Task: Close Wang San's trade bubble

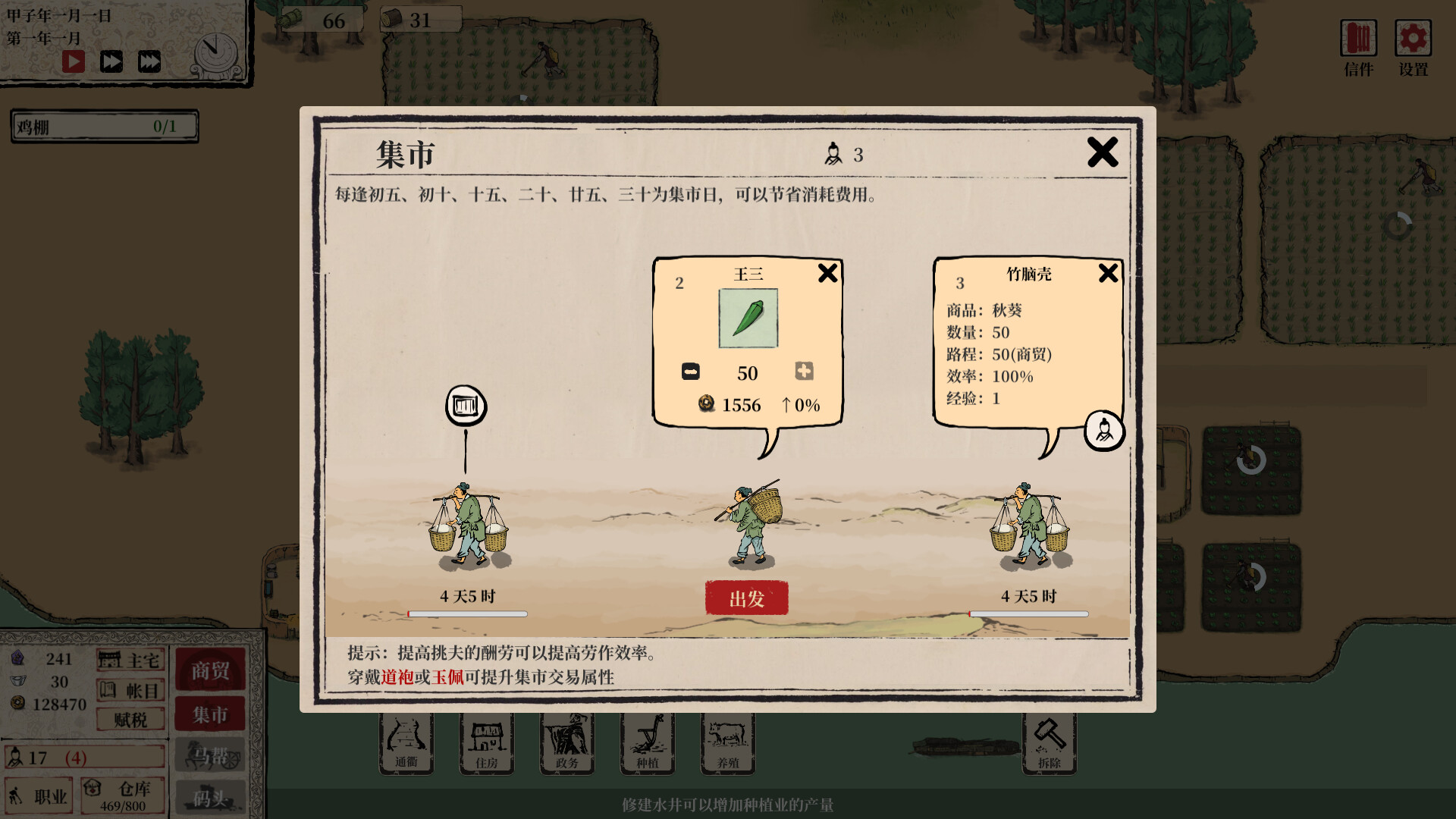Action: (x=827, y=274)
